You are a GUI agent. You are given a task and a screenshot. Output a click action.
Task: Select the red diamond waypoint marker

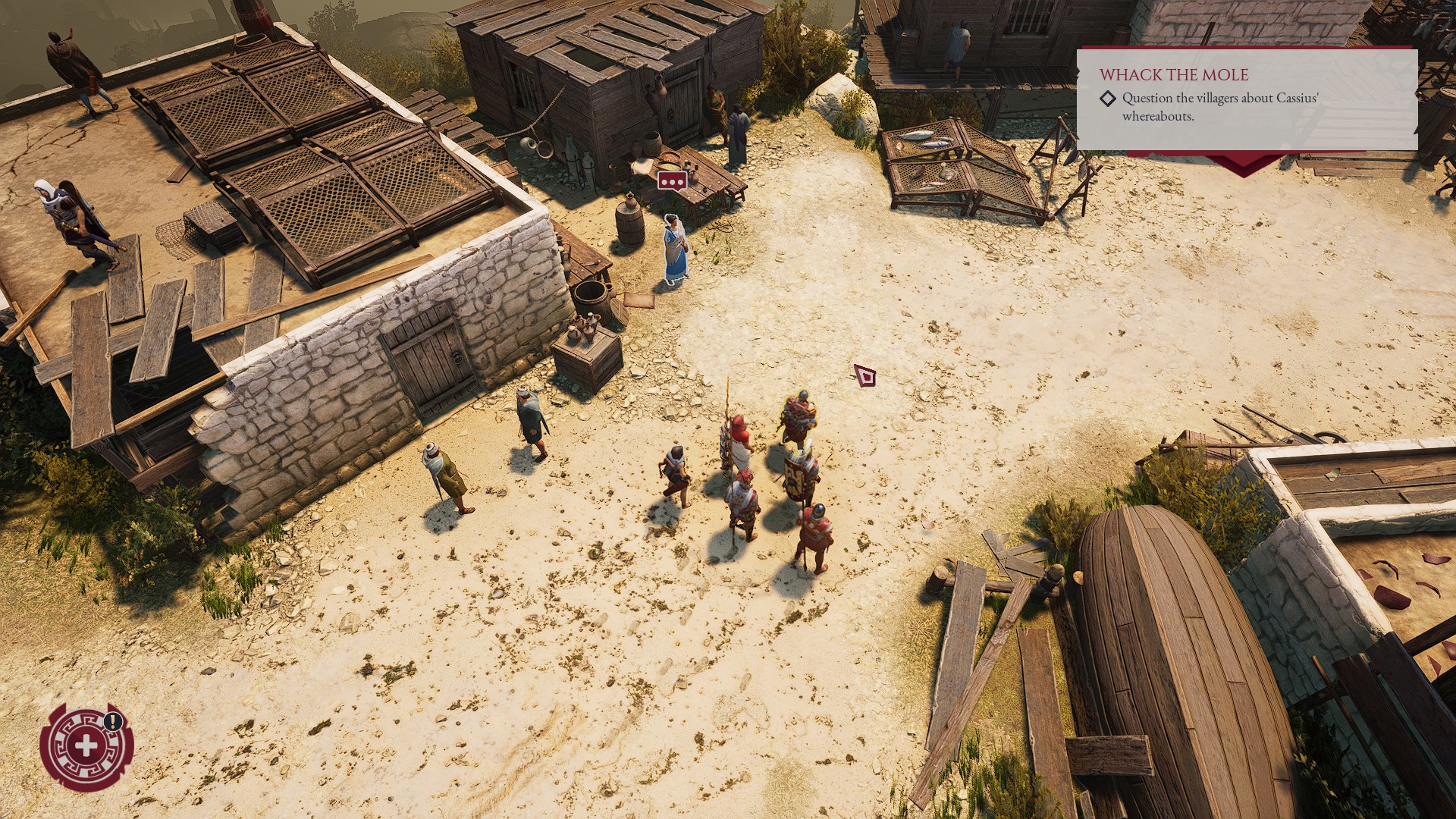tap(864, 375)
